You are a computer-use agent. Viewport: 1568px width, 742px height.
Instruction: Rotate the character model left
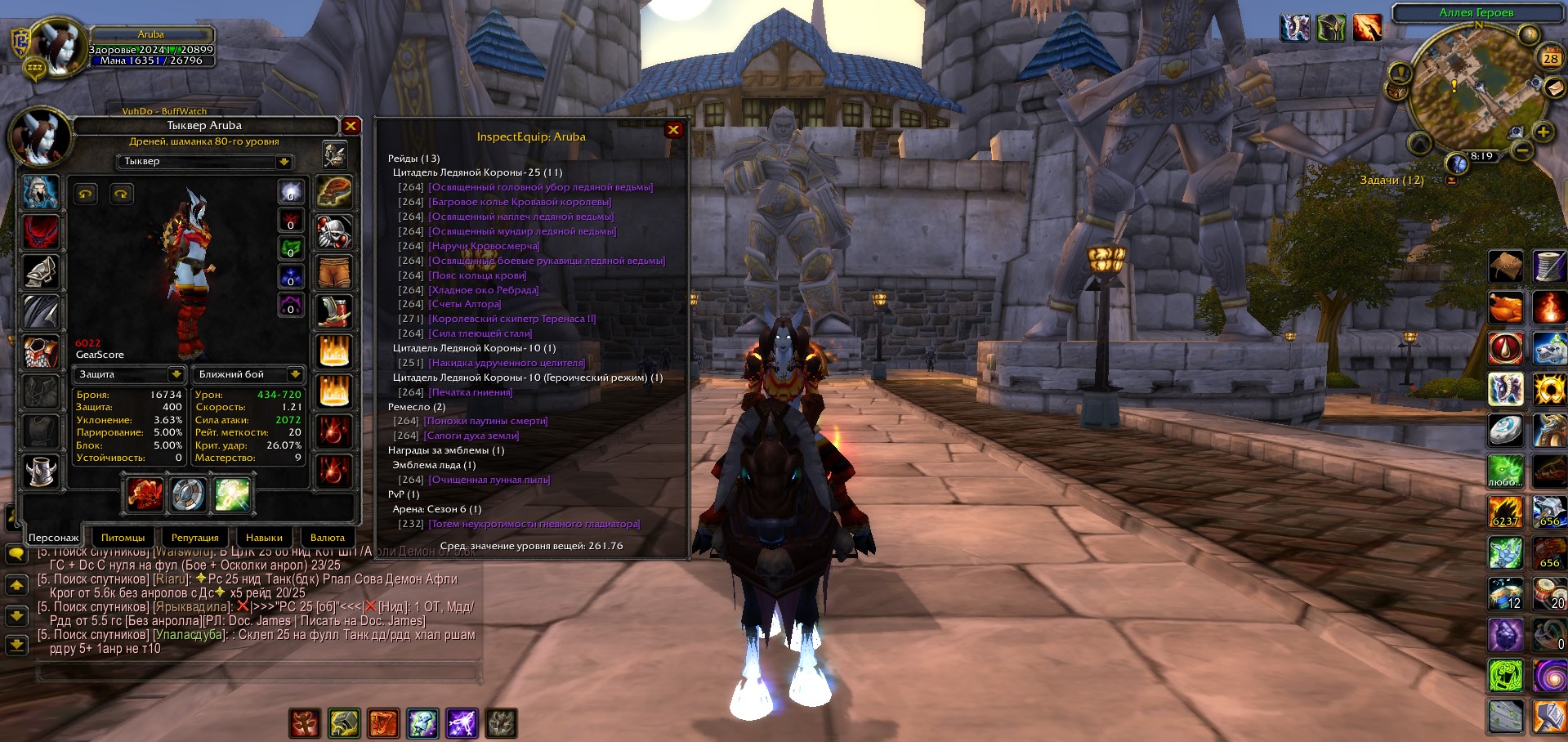pyautogui.click(x=86, y=194)
